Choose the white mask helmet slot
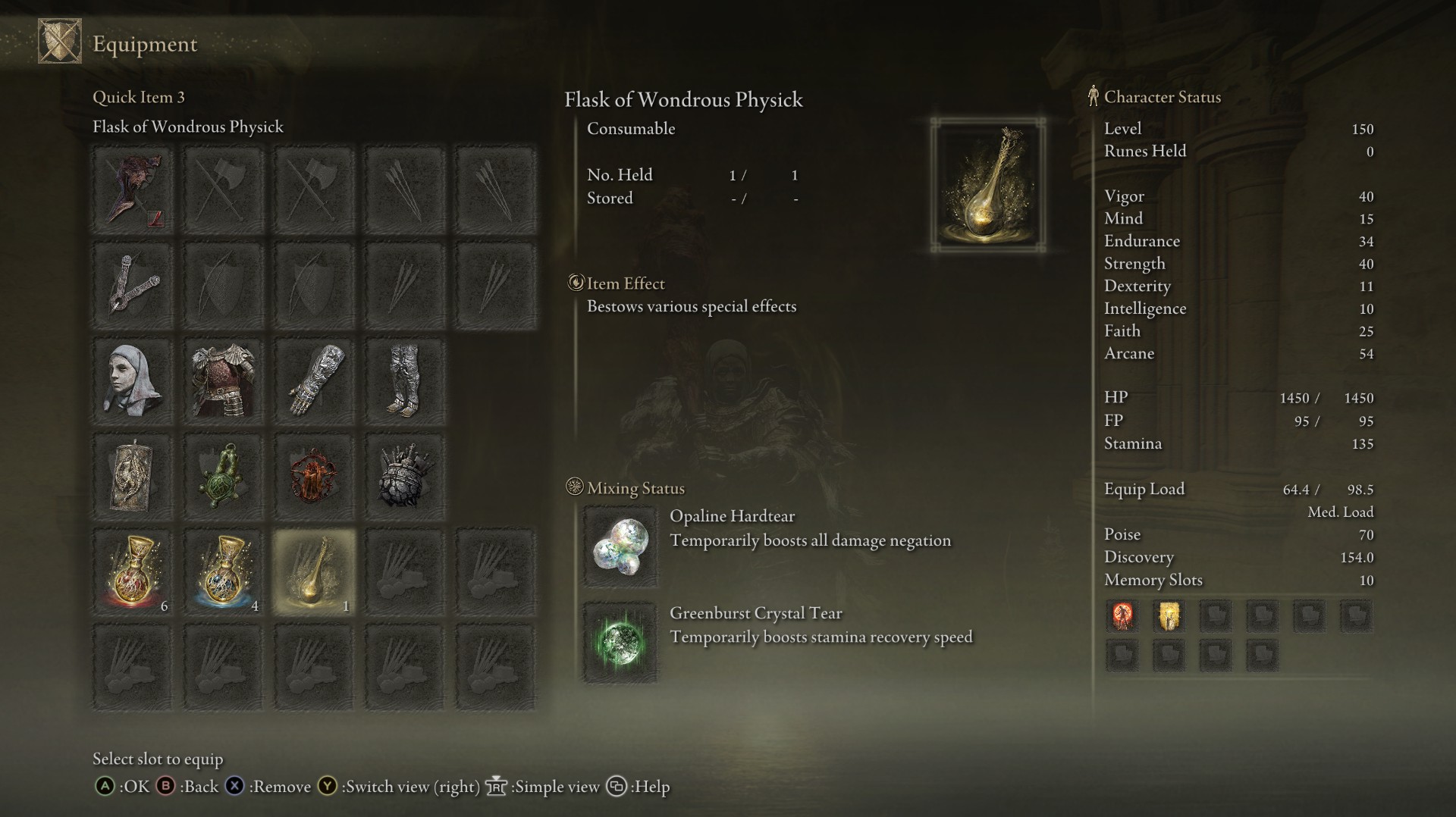This screenshot has width=1456, height=817. 133,381
